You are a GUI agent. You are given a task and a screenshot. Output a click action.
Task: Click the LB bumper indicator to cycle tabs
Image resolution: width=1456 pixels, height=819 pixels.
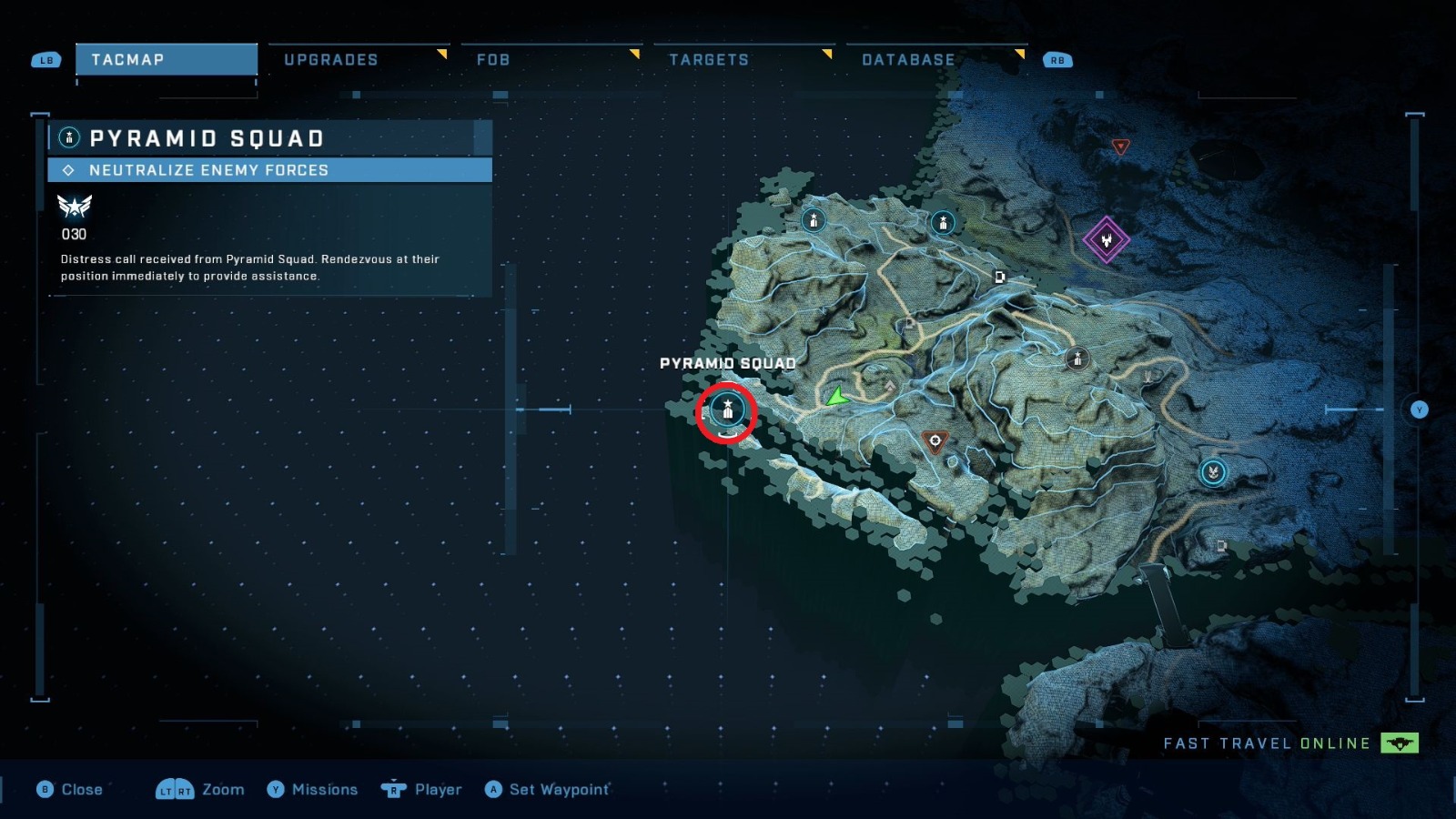(45, 60)
